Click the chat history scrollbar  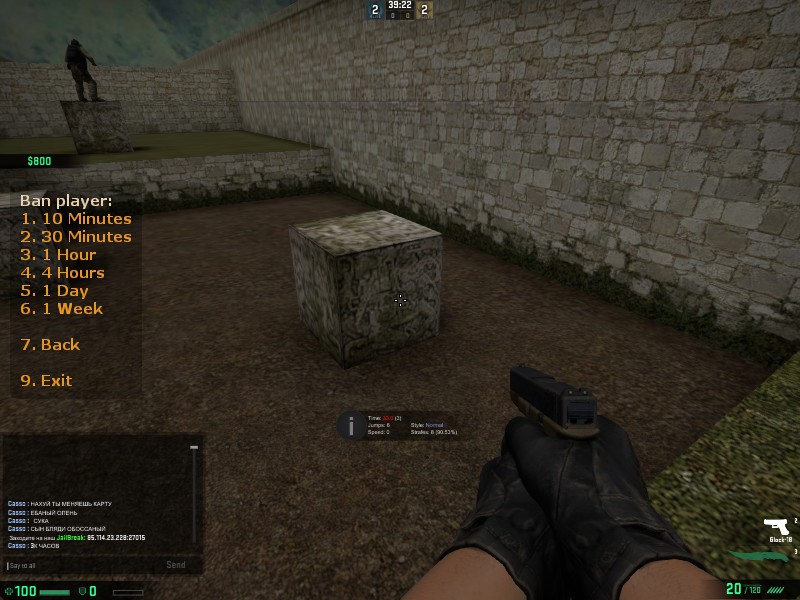click(x=194, y=490)
